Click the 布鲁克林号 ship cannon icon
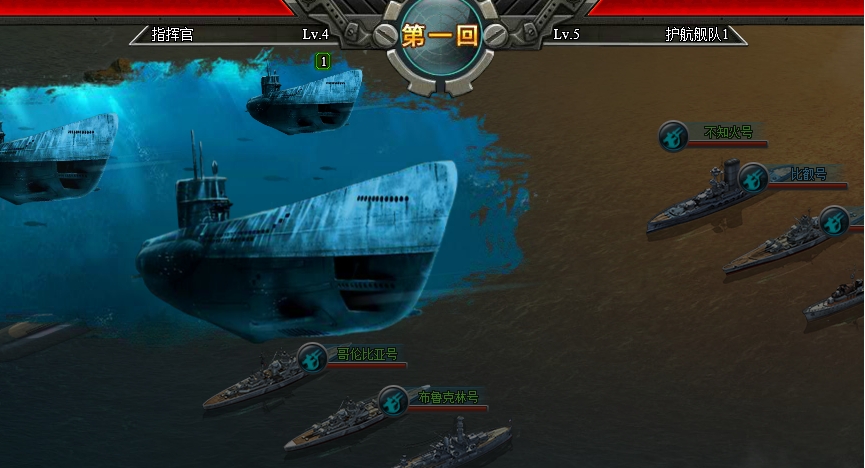Screen dimensions: 865x468 tap(393, 400)
